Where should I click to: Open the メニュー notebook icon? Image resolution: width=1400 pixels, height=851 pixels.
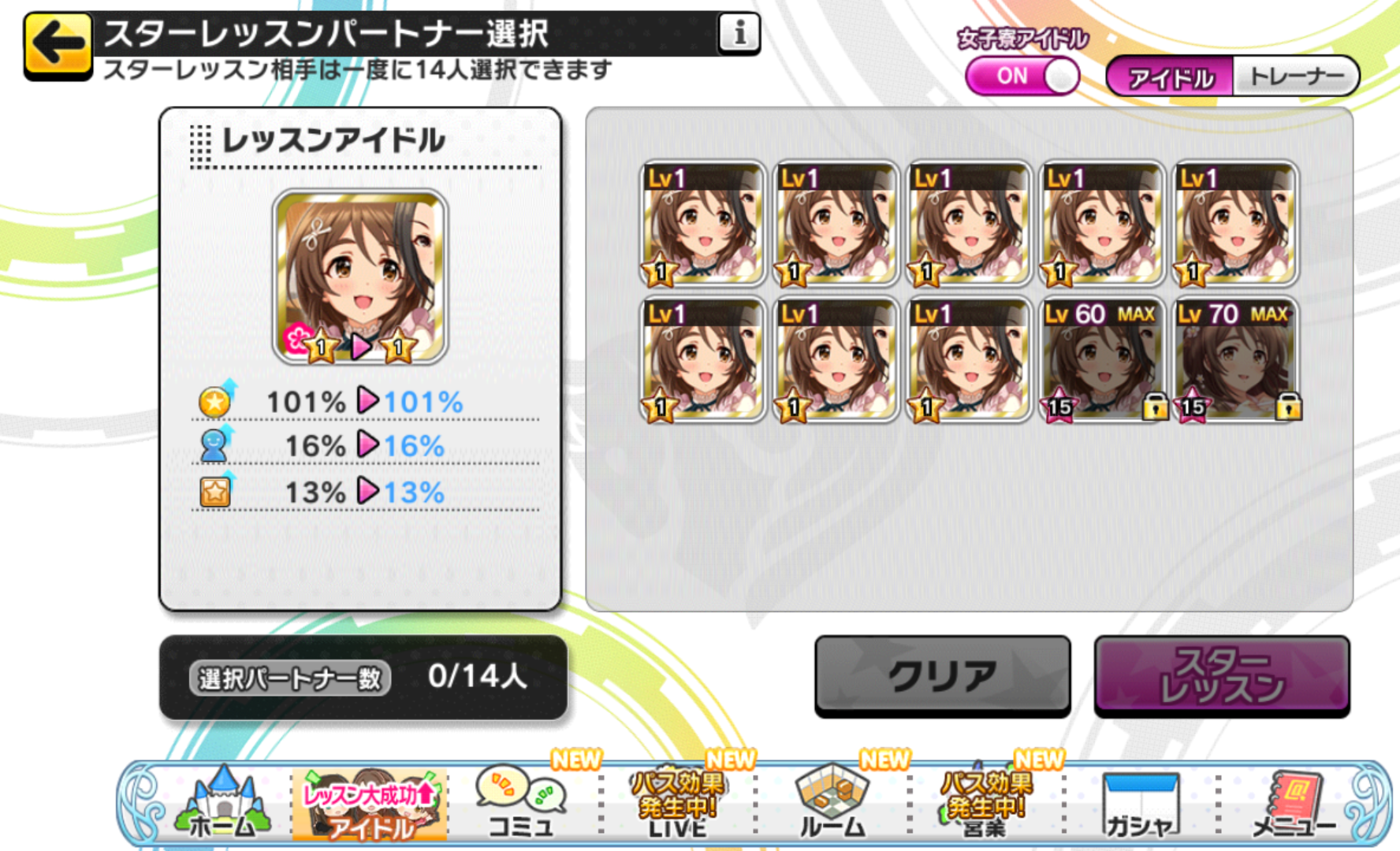[1294, 805]
